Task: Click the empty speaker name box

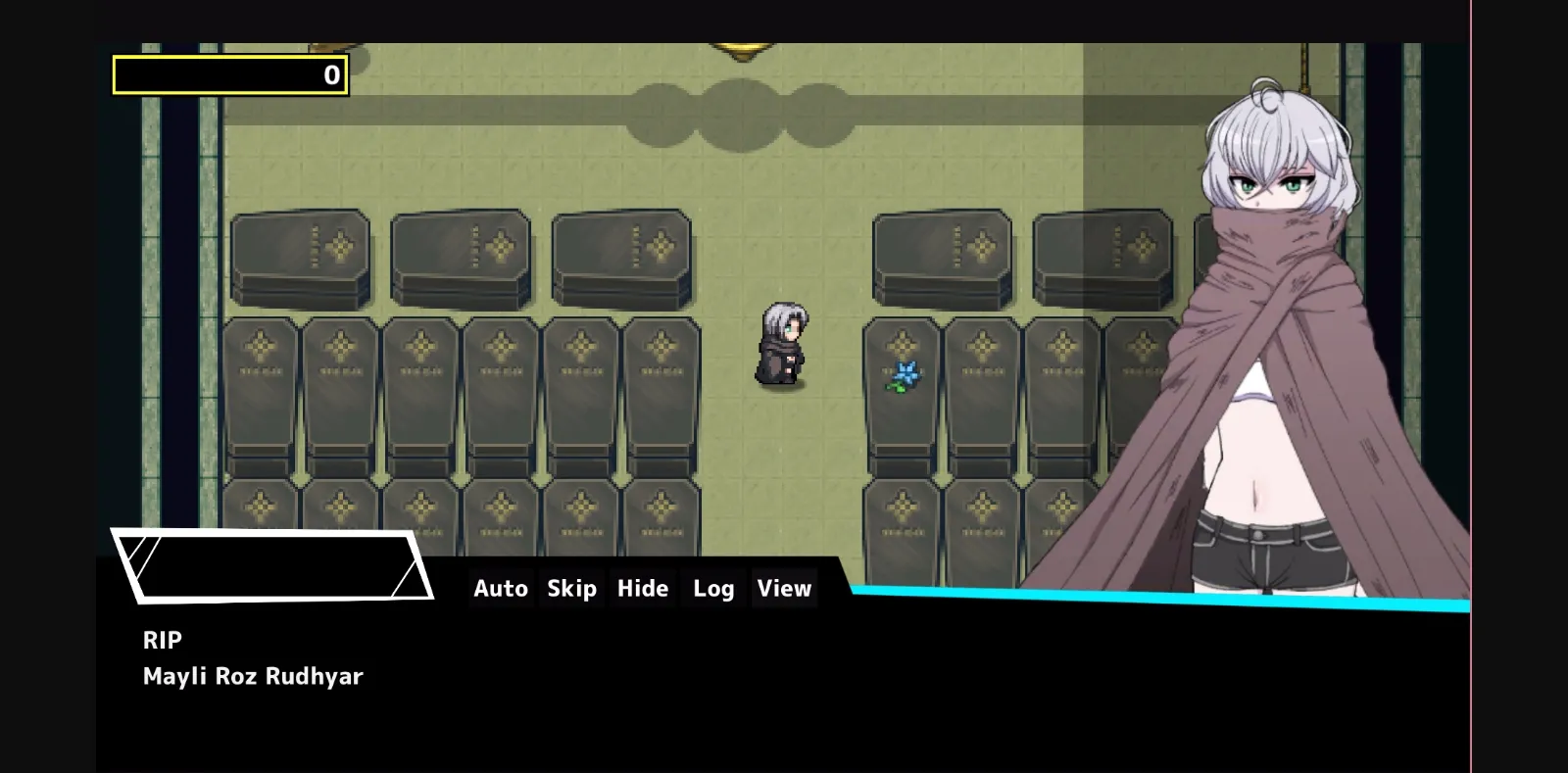Action: [x=274, y=566]
